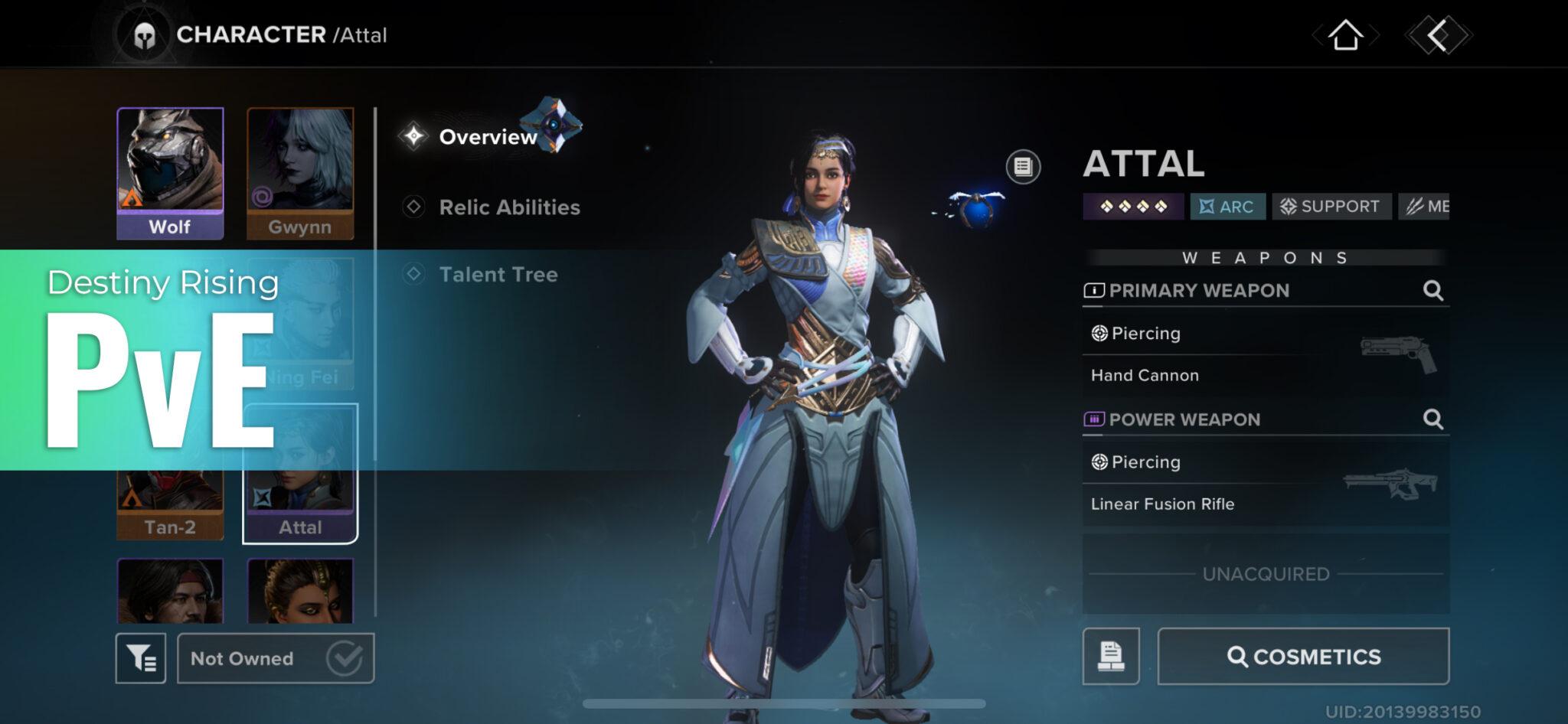1568x724 pixels.
Task: Expand the Talent Tree section
Action: [498, 275]
